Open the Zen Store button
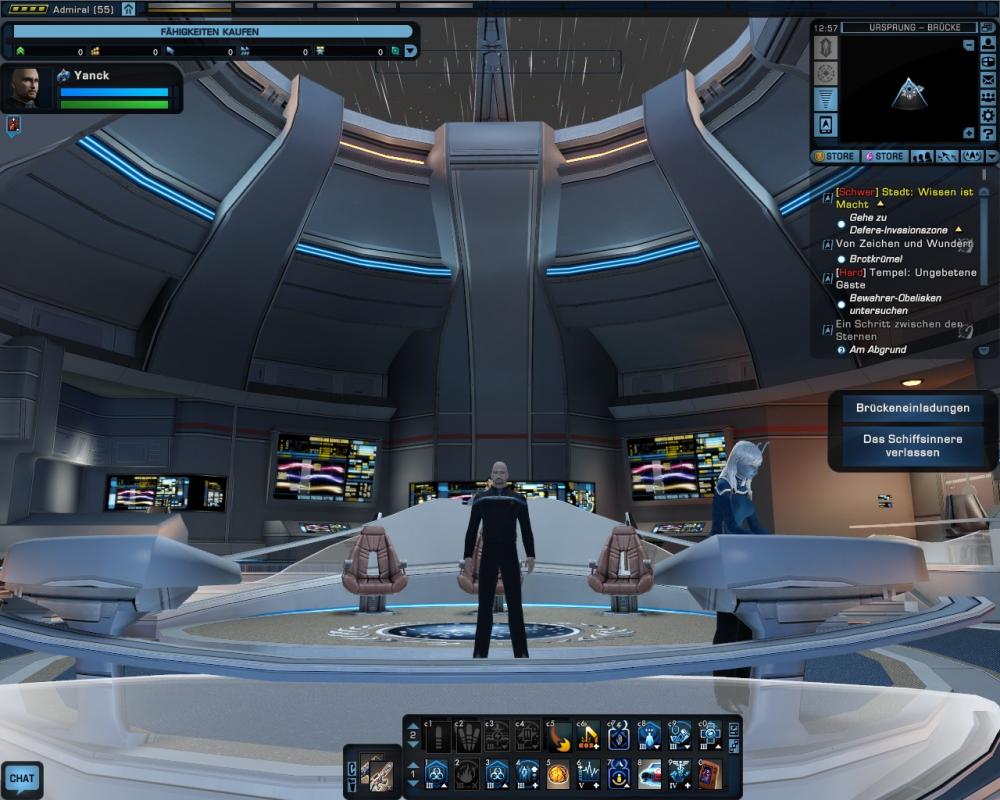This screenshot has height=800, width=1000. coord(834,156)
